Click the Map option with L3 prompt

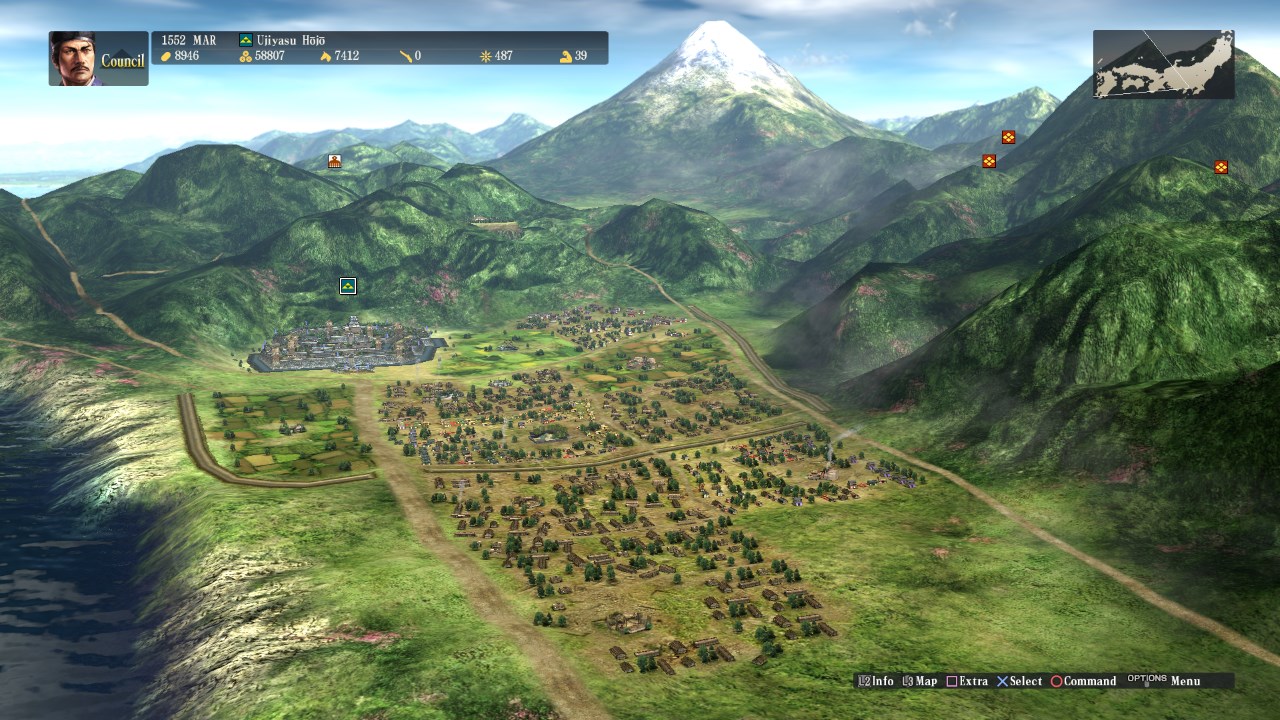(921, 680)
